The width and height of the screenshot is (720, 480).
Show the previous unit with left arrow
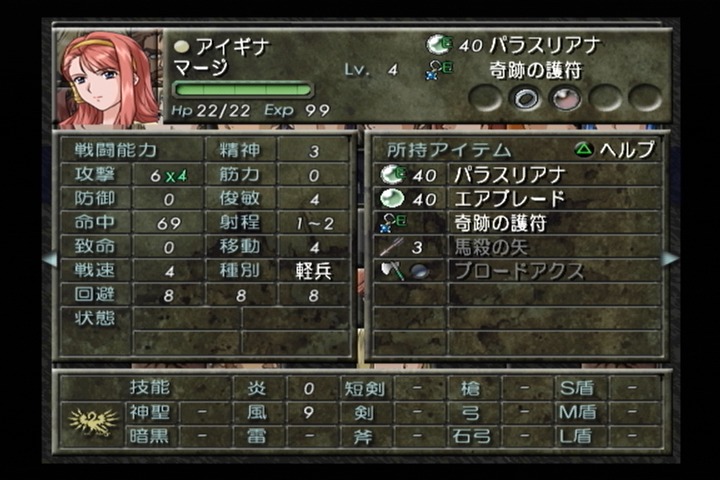point(49,259)
